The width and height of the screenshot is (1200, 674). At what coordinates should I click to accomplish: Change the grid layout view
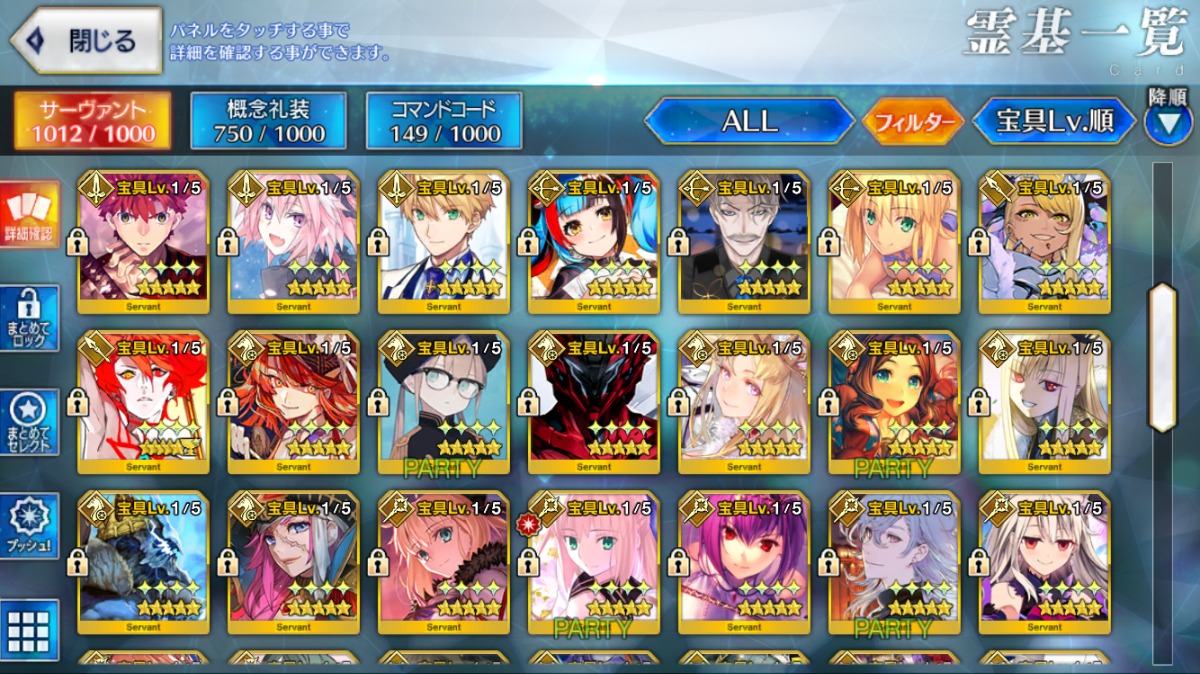[28, 631]
